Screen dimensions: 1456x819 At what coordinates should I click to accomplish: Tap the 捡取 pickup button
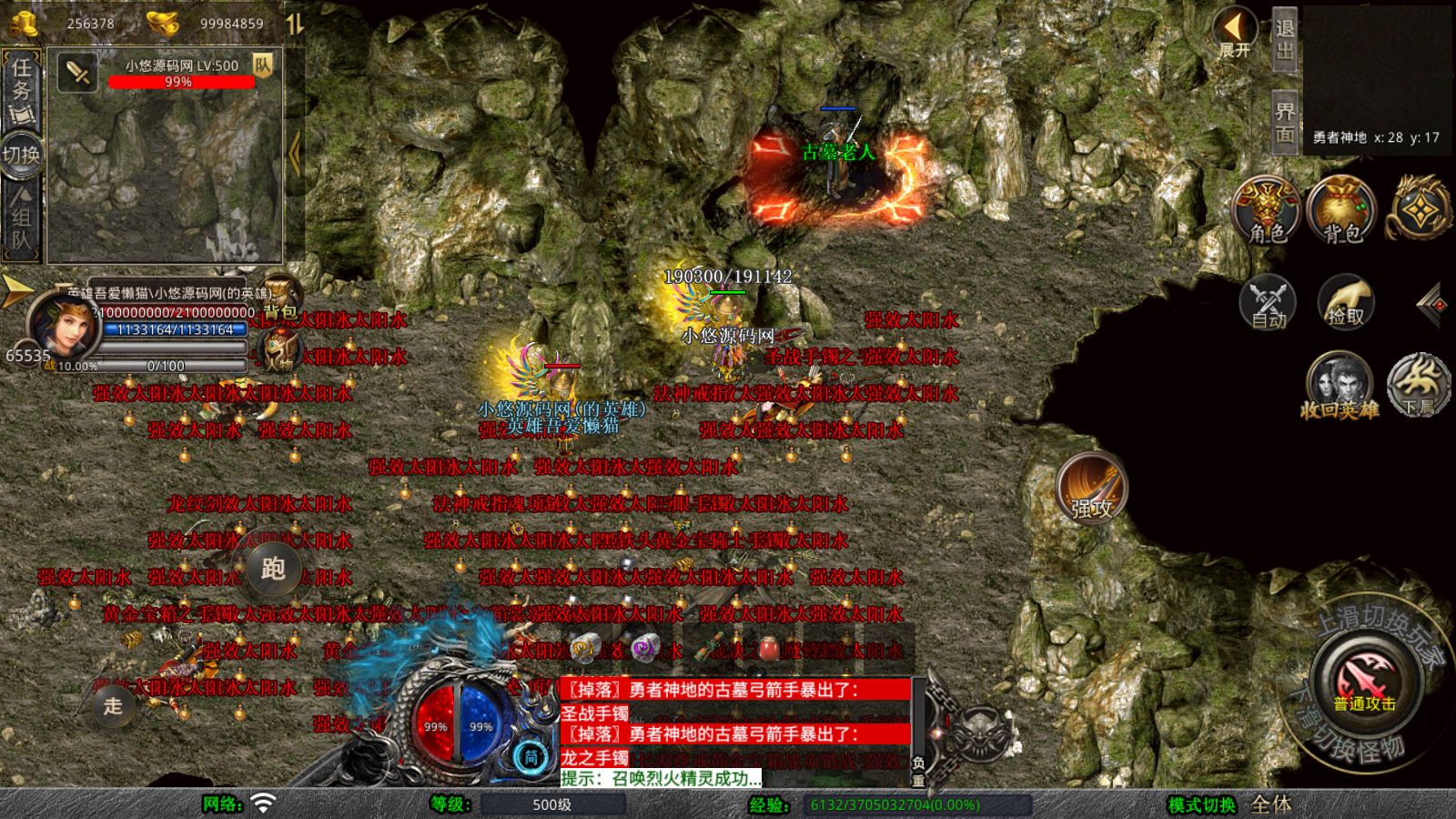tap(1345, 302)
